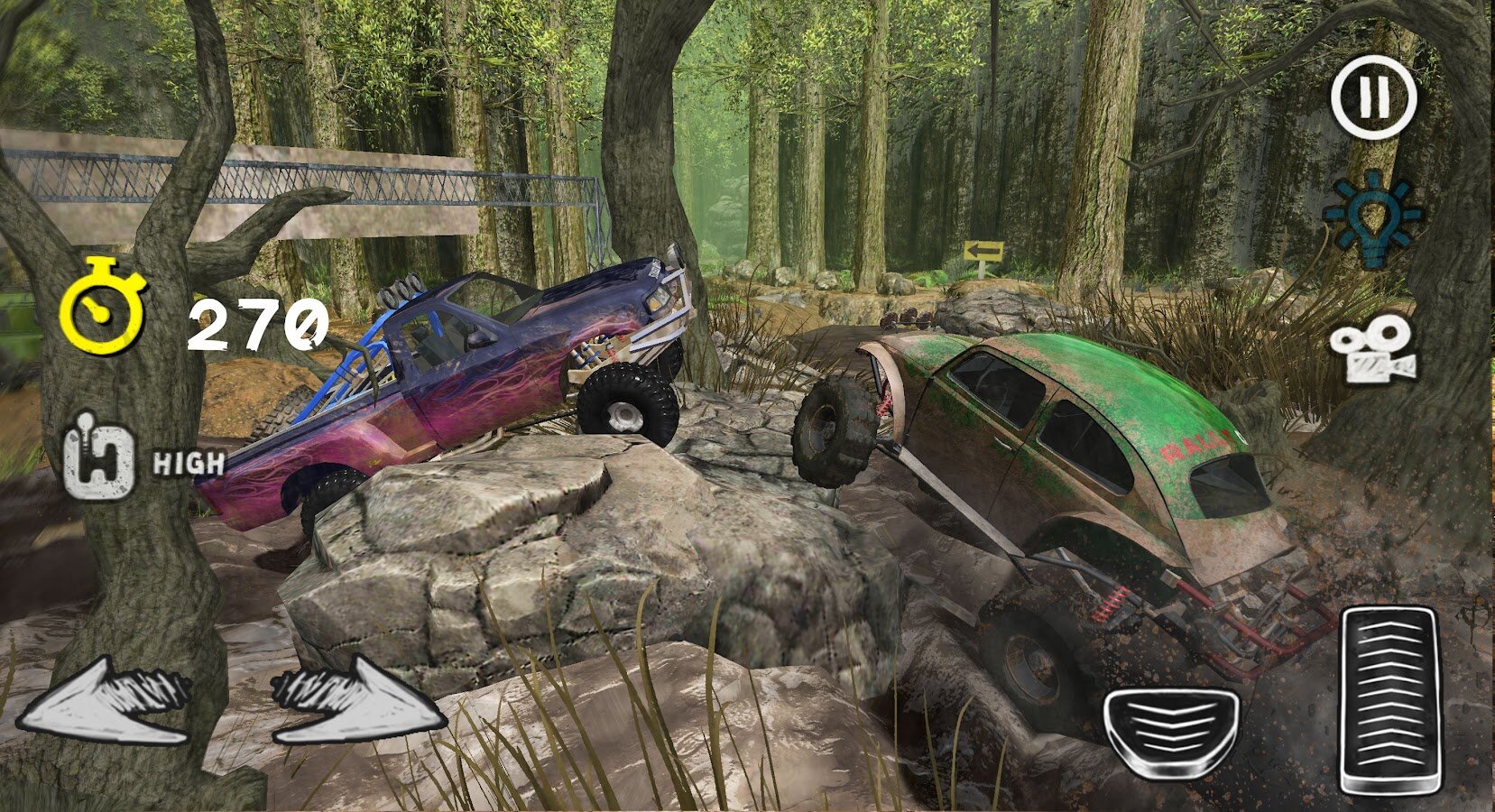
Task: Pause the game with the pause button
Action: 1373,97
